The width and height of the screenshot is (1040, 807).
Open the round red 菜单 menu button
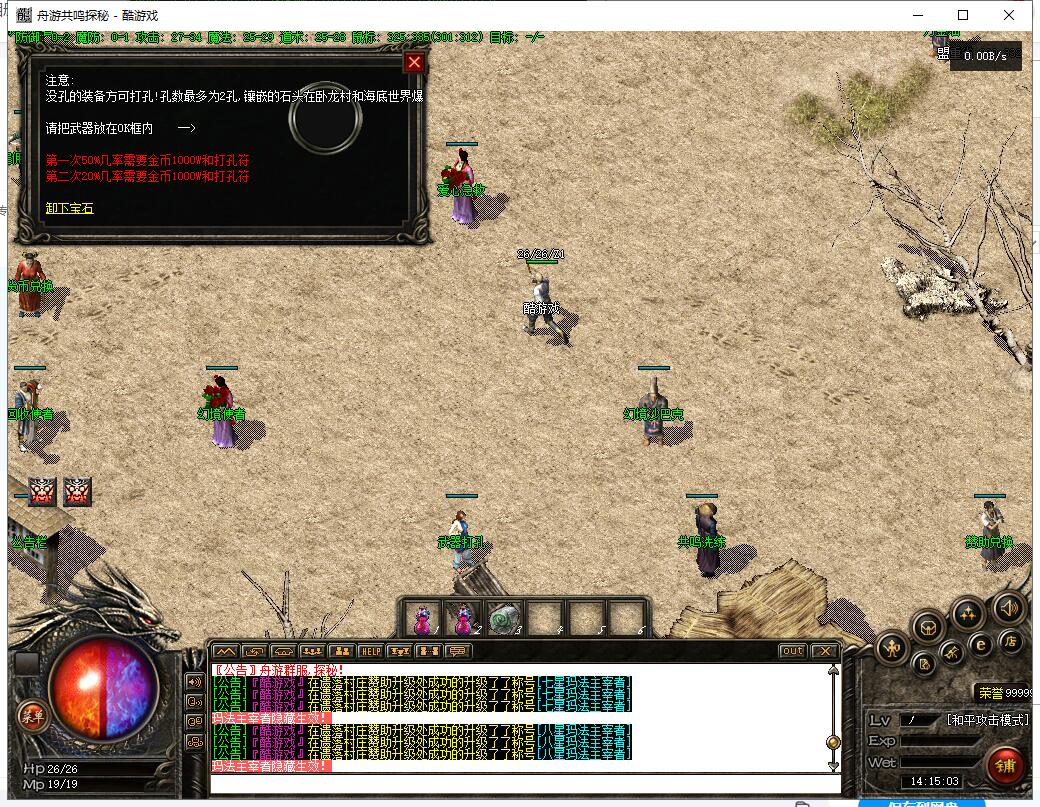32,714
